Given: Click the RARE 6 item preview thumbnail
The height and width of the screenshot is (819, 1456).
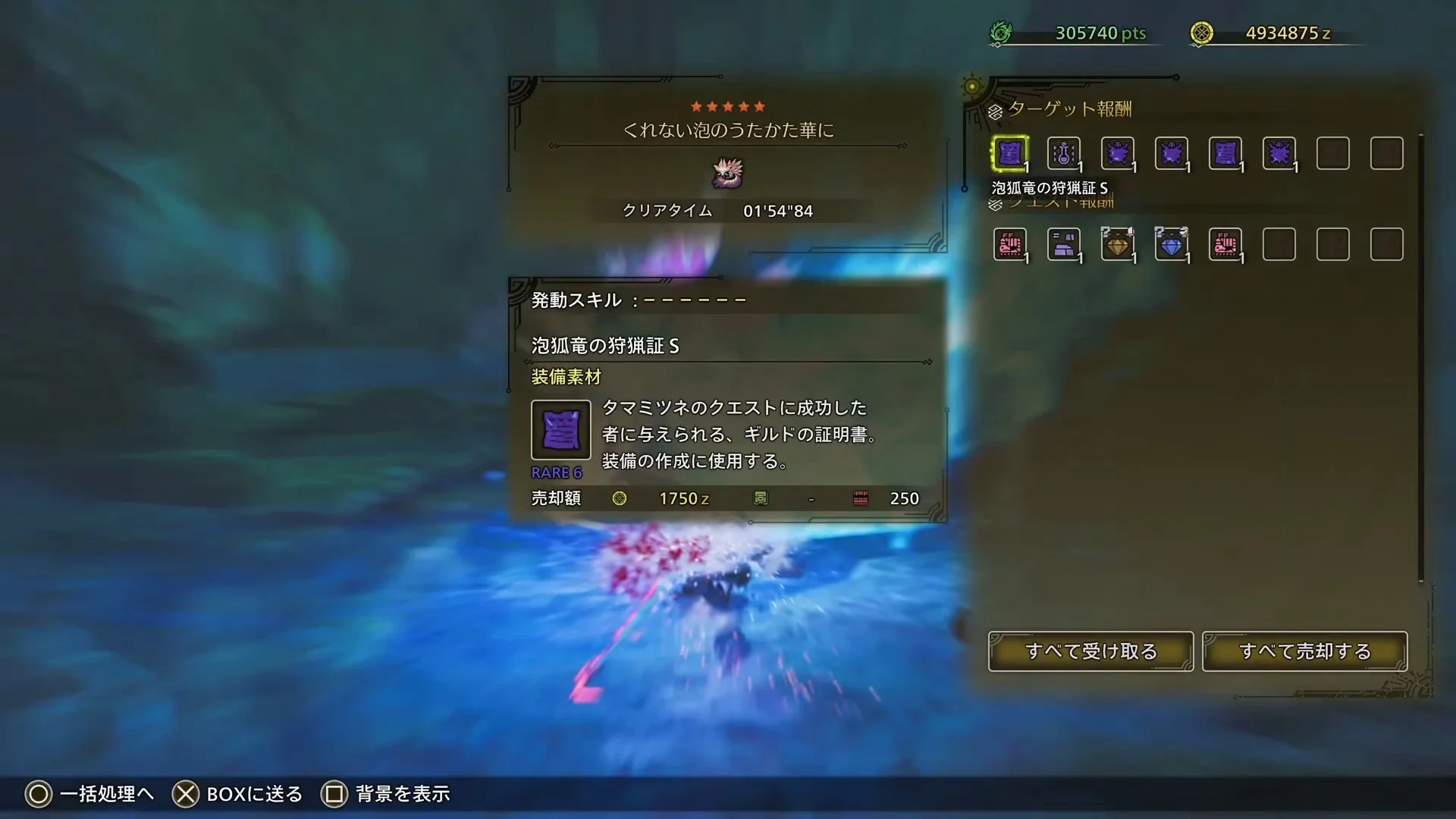Looking at the screenshot, I should tap(560, 430).
